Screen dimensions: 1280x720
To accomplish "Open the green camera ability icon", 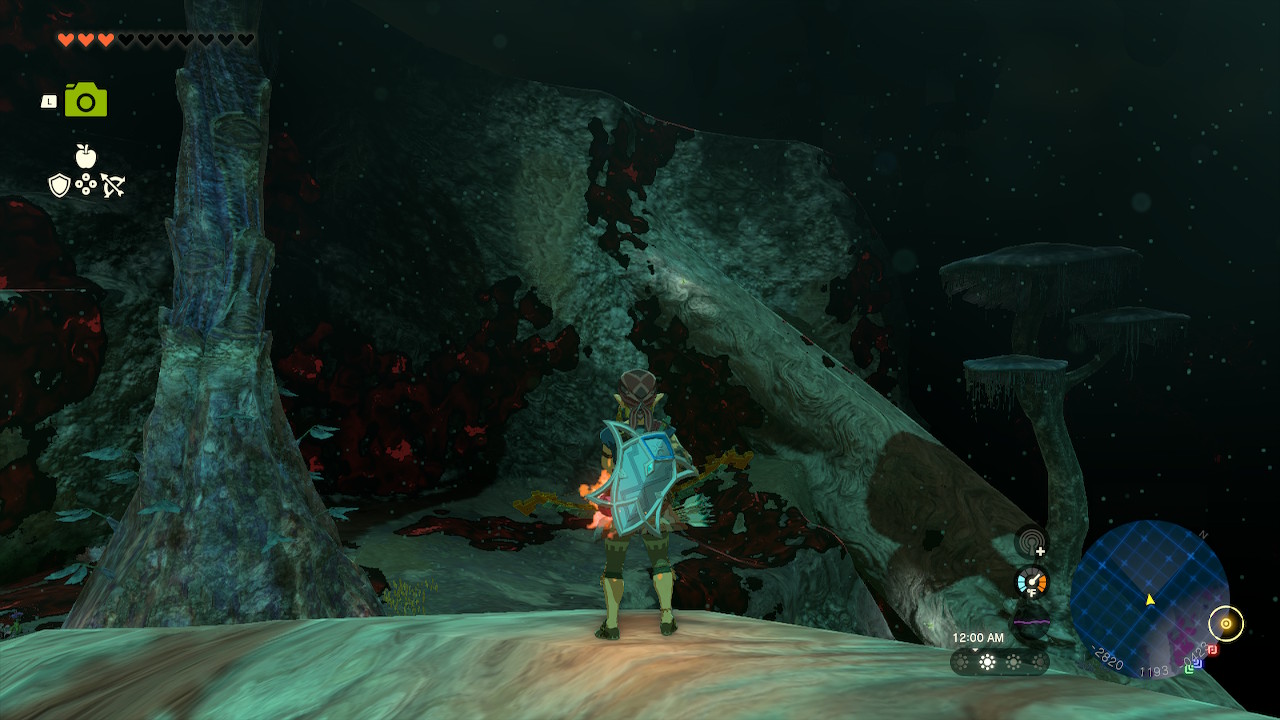I will pyautogui.click(x=86, y=100).
